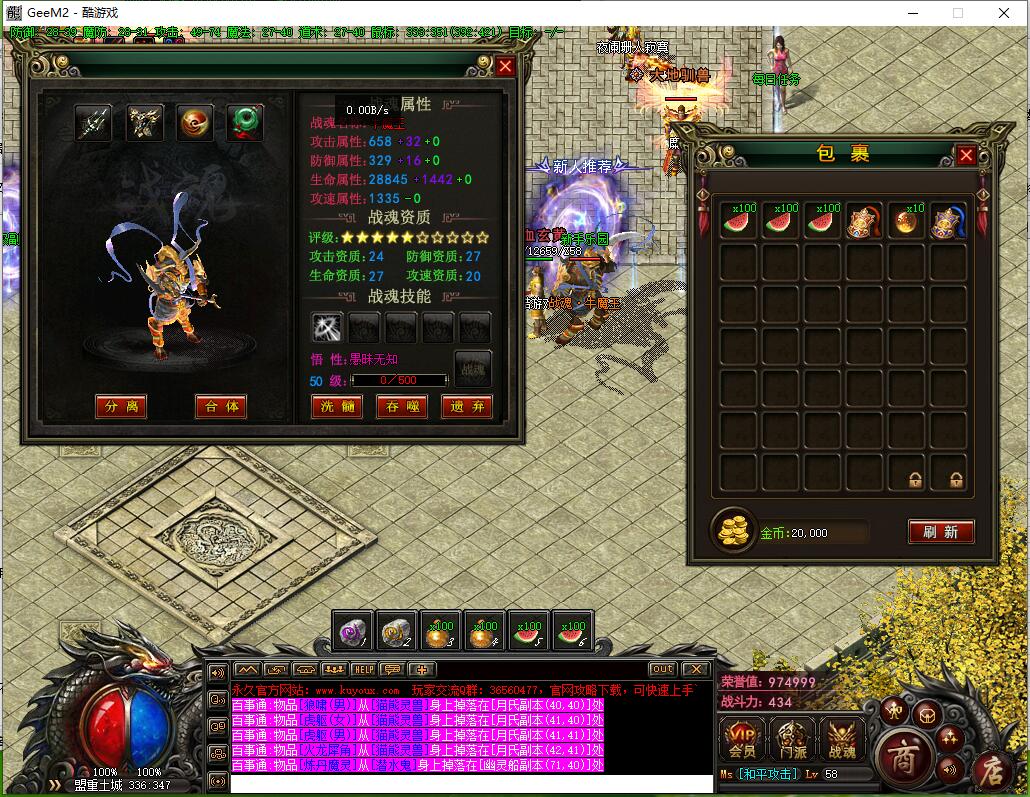1030x797 pixels.
Task: Close the 包裹 bag window
Action: click(966, 155)
